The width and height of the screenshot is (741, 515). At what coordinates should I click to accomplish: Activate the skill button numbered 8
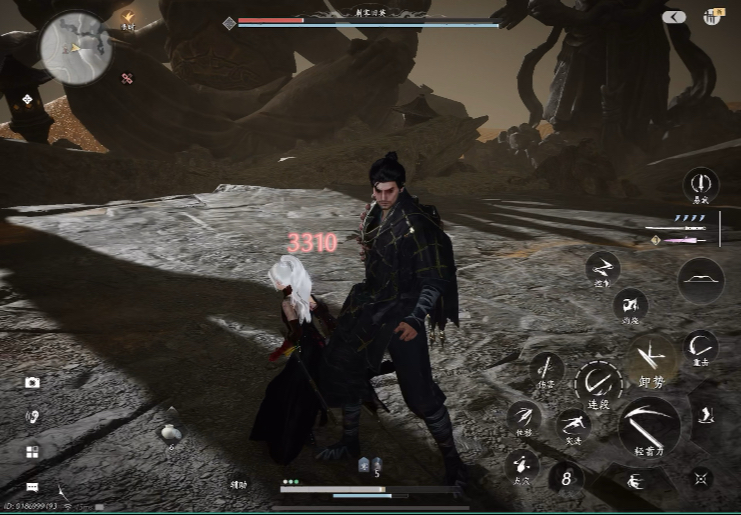pyautogui.click(x=566, y=477)
